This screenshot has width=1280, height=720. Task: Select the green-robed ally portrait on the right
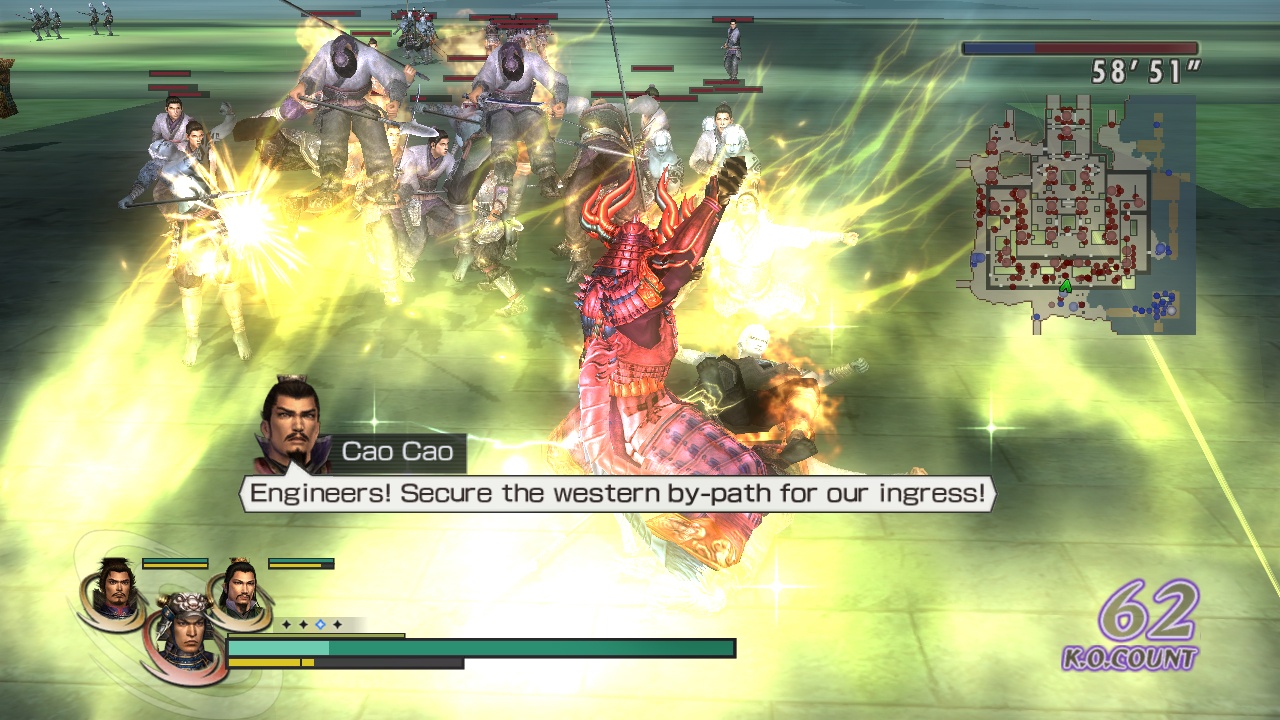[x=240, y=590]
